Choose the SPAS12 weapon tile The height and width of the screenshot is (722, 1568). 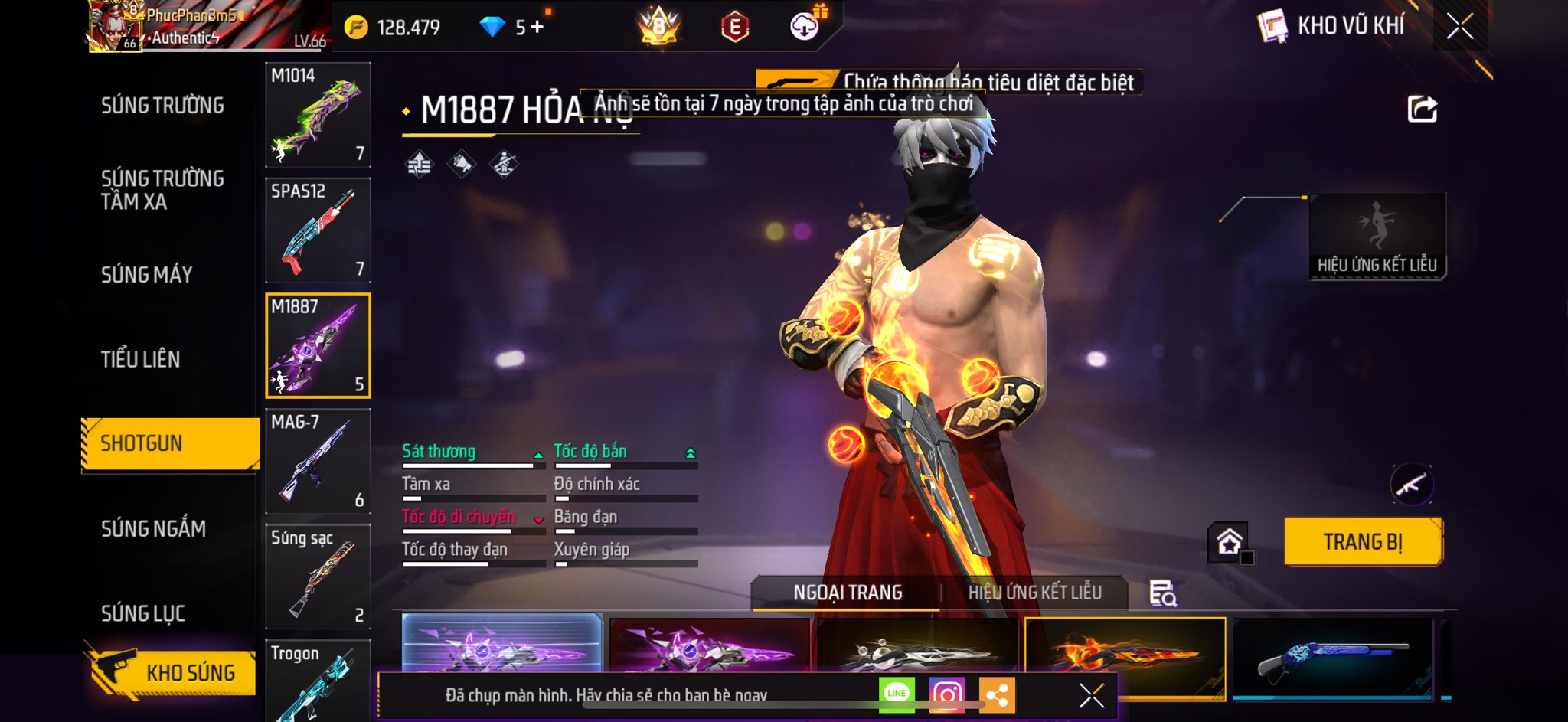[318, 230]
